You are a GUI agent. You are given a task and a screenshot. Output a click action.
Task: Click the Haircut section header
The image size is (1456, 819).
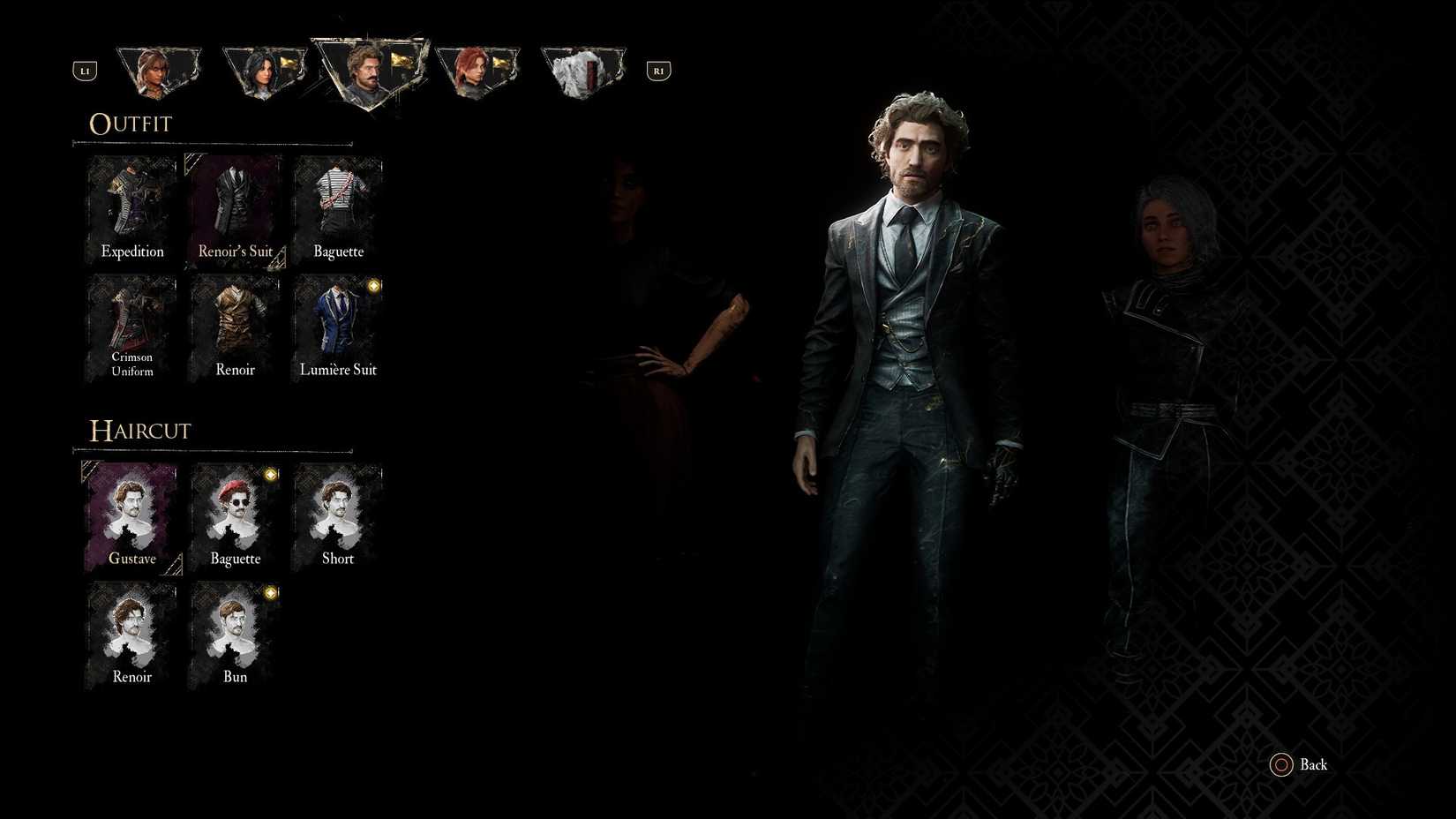point(139,431)
